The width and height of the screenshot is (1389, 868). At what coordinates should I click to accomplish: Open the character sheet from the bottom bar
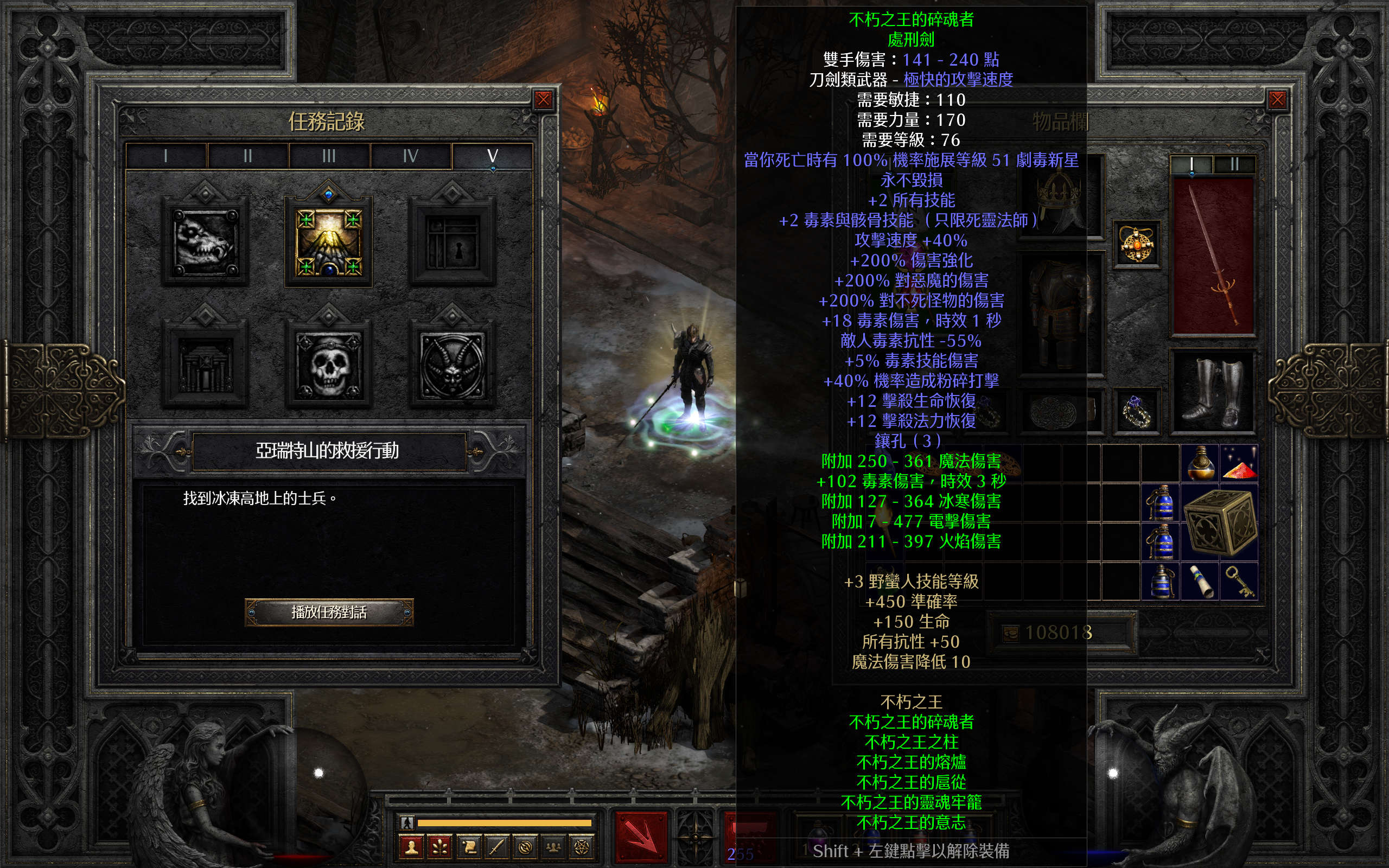point(411,847)
